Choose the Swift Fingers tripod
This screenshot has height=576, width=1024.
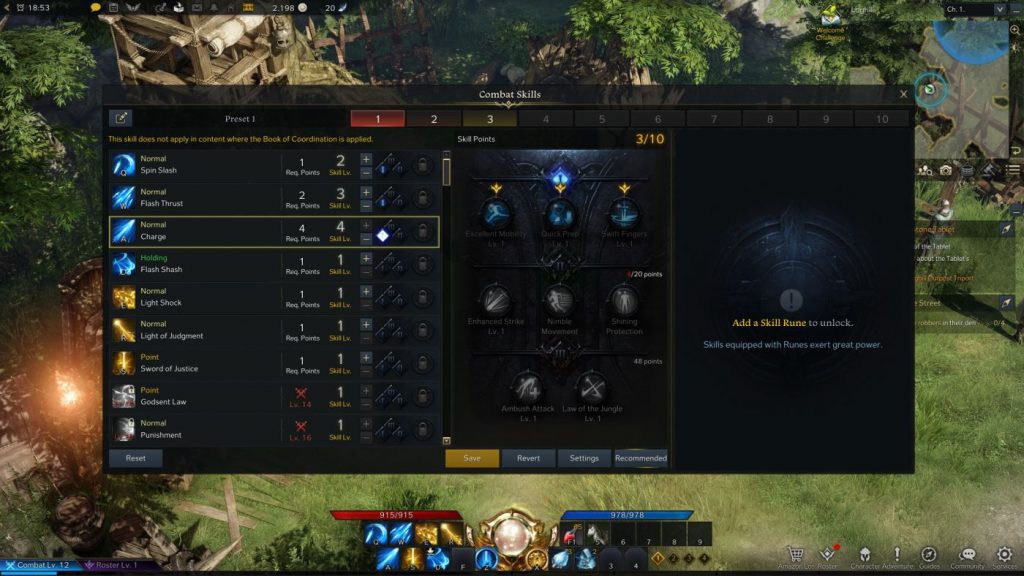(x=624, y=213)
